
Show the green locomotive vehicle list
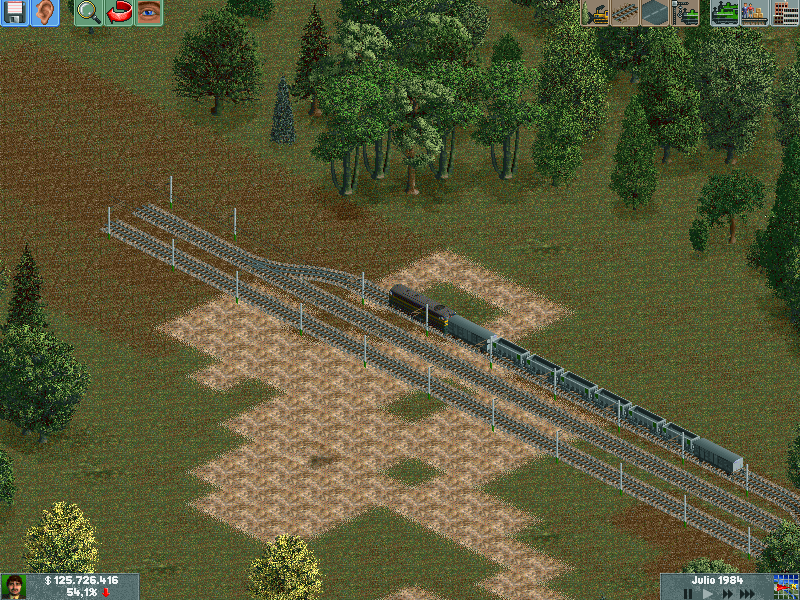725,13
